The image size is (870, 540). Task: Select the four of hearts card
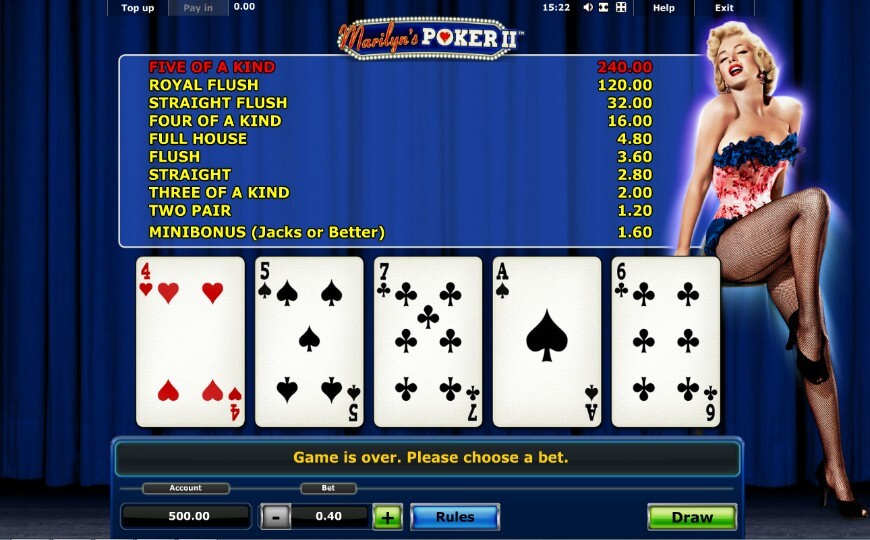(x=190, y=341)
